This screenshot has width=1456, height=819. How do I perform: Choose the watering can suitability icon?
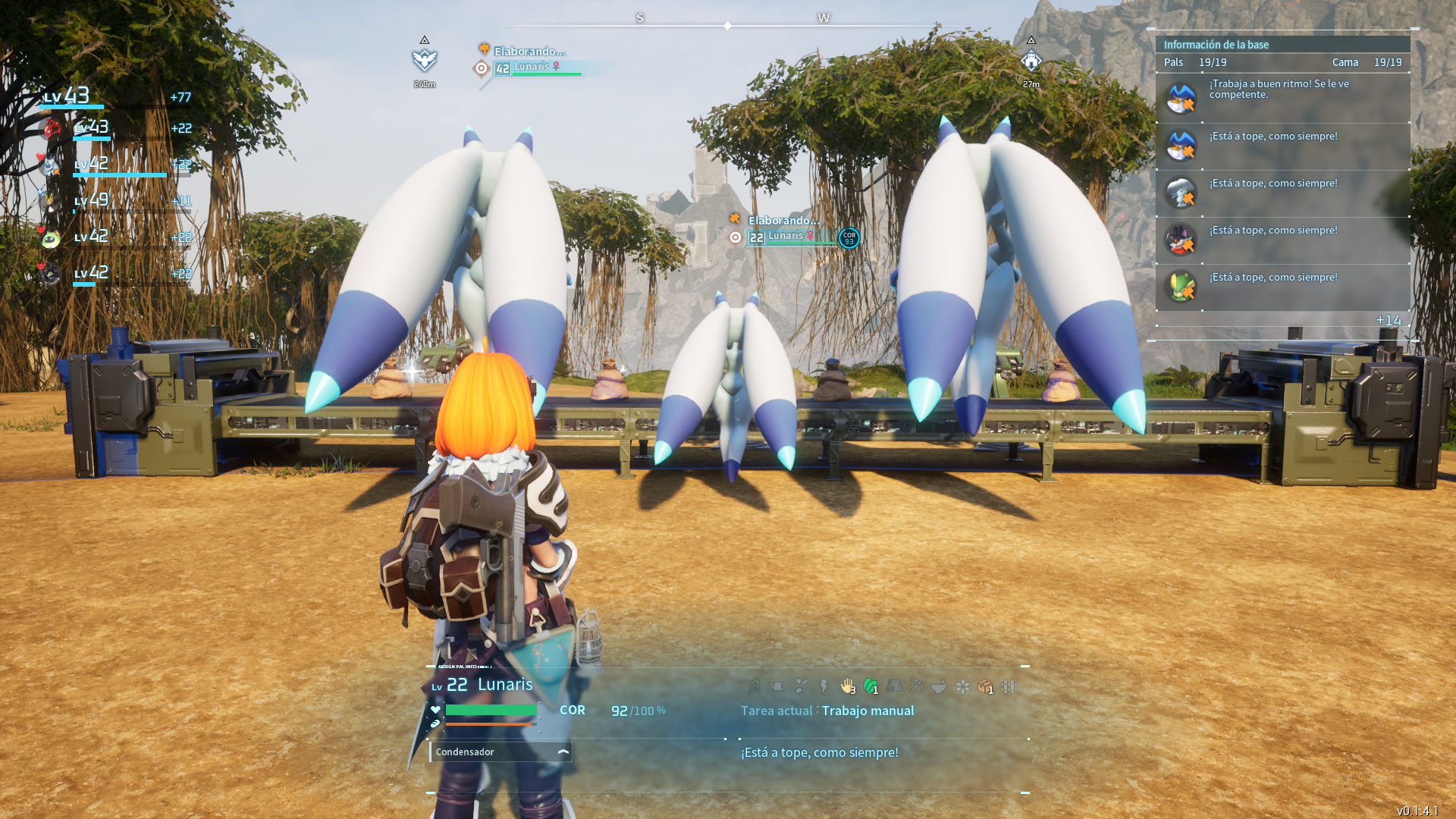(777, 686)
